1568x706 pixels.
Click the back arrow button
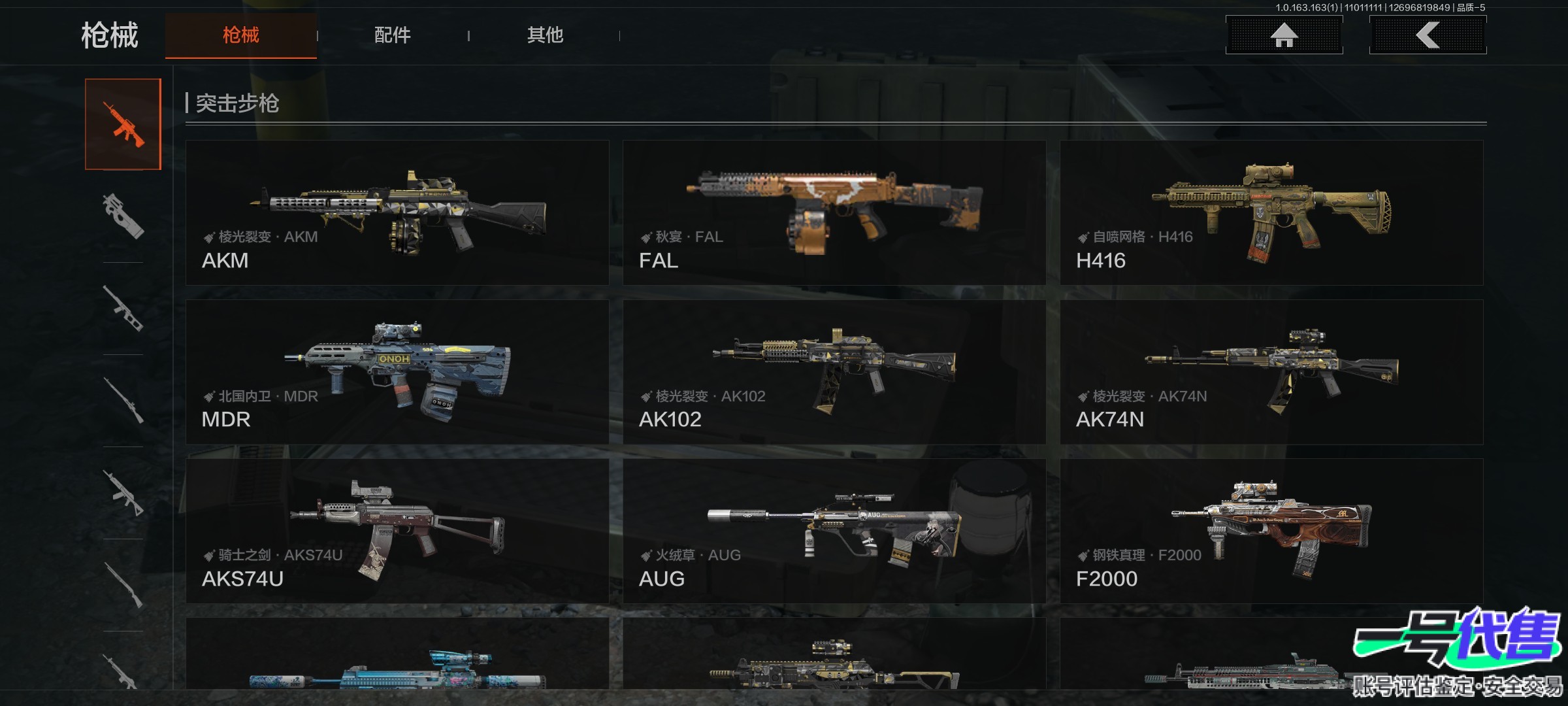coord(1428,35)
